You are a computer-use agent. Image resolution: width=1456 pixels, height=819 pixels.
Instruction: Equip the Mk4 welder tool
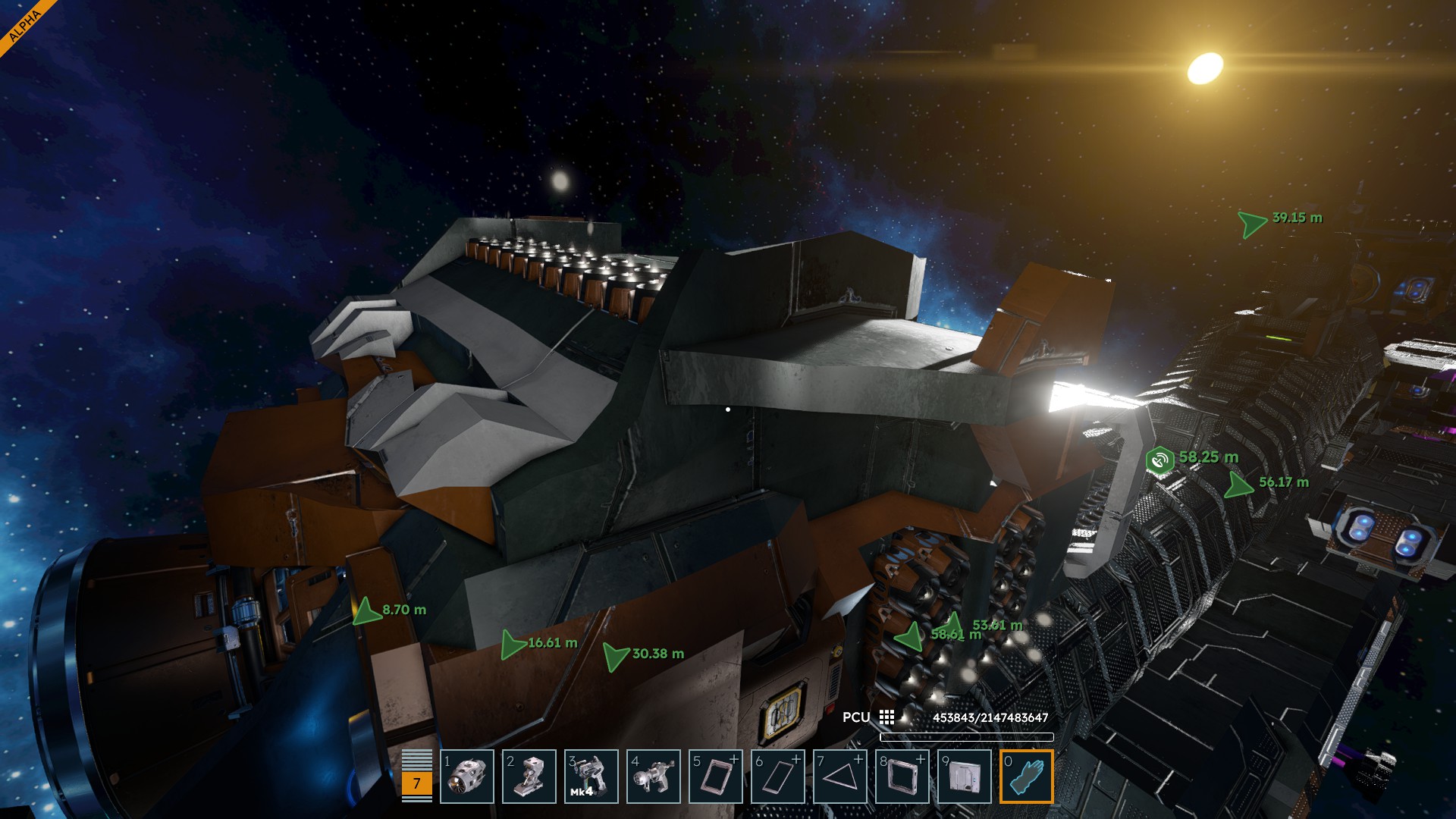coord(591,777)
